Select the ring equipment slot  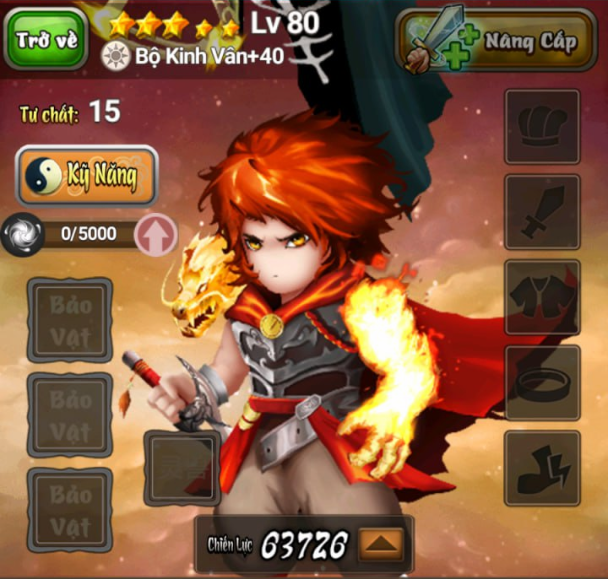tap(542, 383)
